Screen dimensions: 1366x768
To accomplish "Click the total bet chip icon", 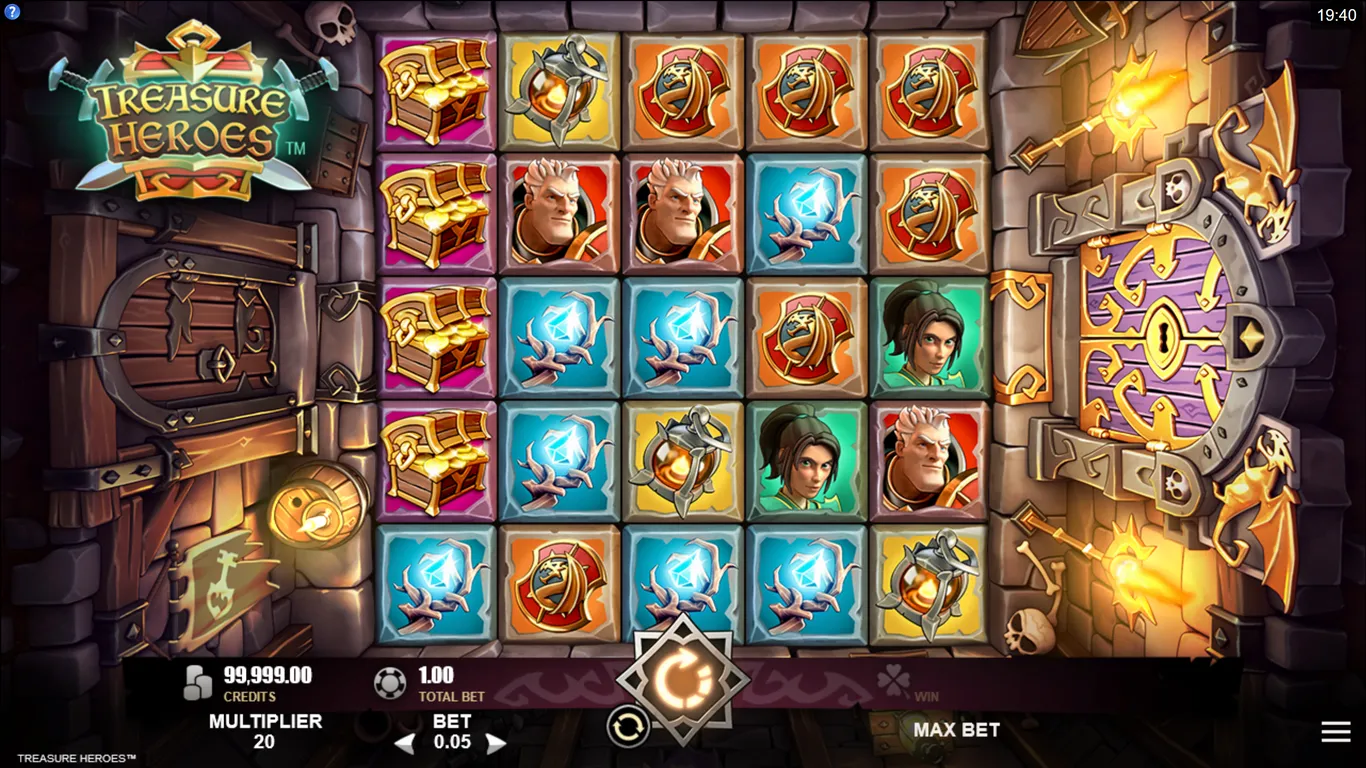I will pos(389,683).
